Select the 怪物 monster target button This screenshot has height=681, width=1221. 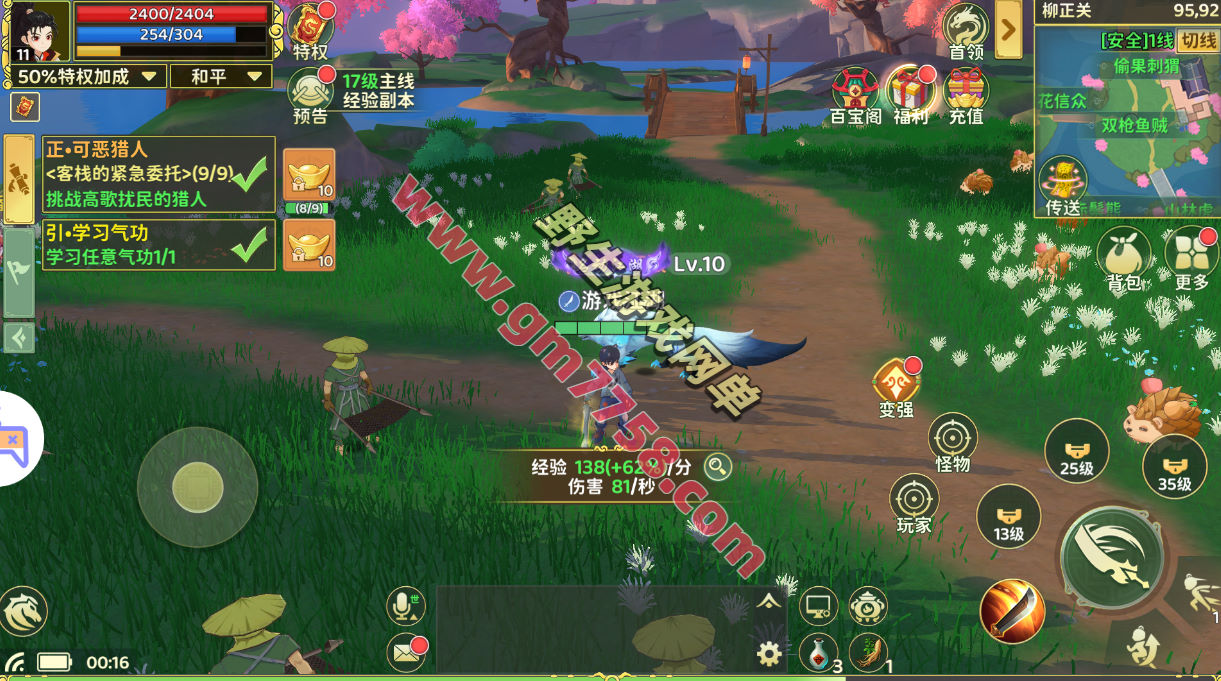pos(952,440)
